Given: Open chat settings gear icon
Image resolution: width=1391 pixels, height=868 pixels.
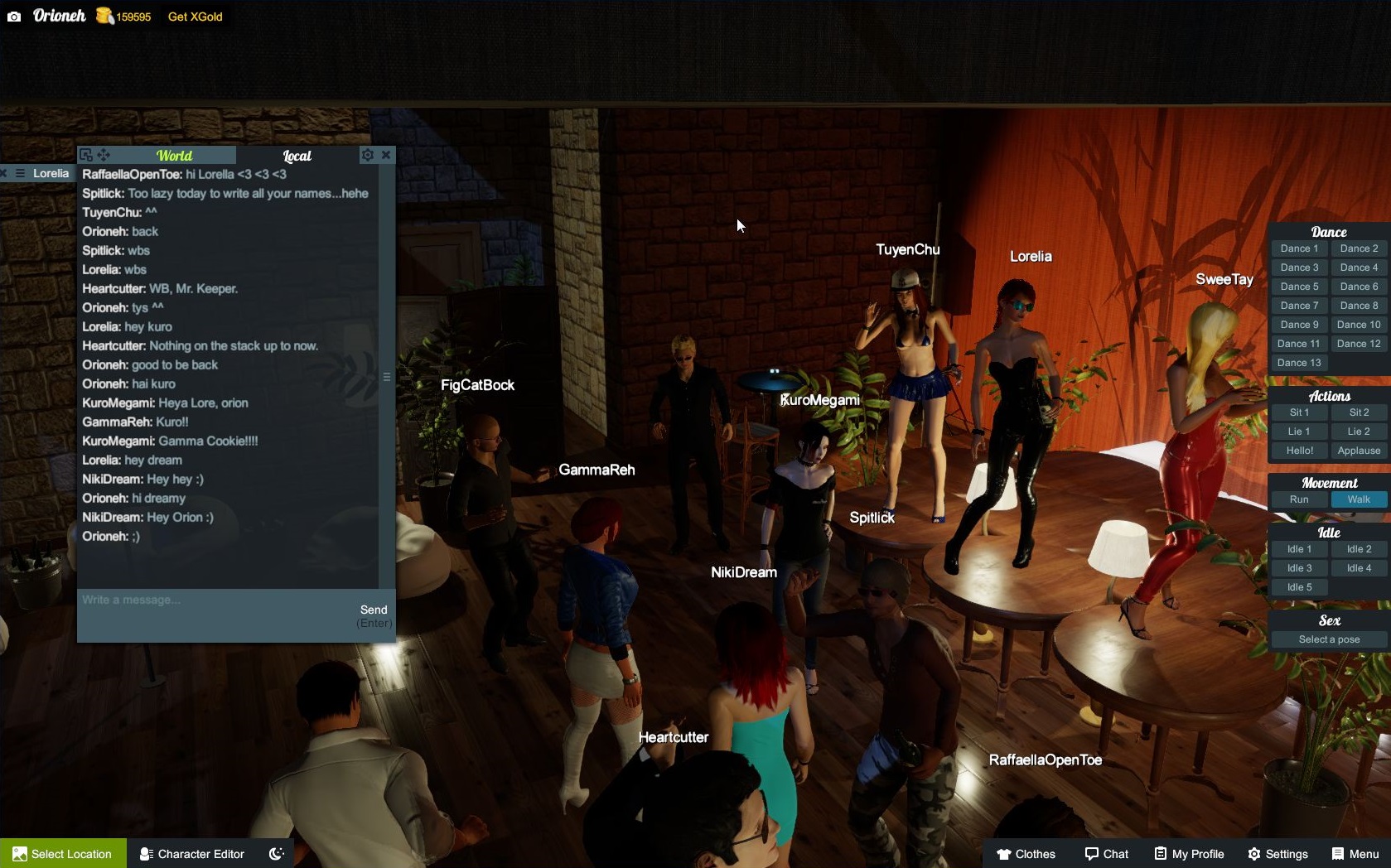Looking at the screenshot, I should pos(367,155).
